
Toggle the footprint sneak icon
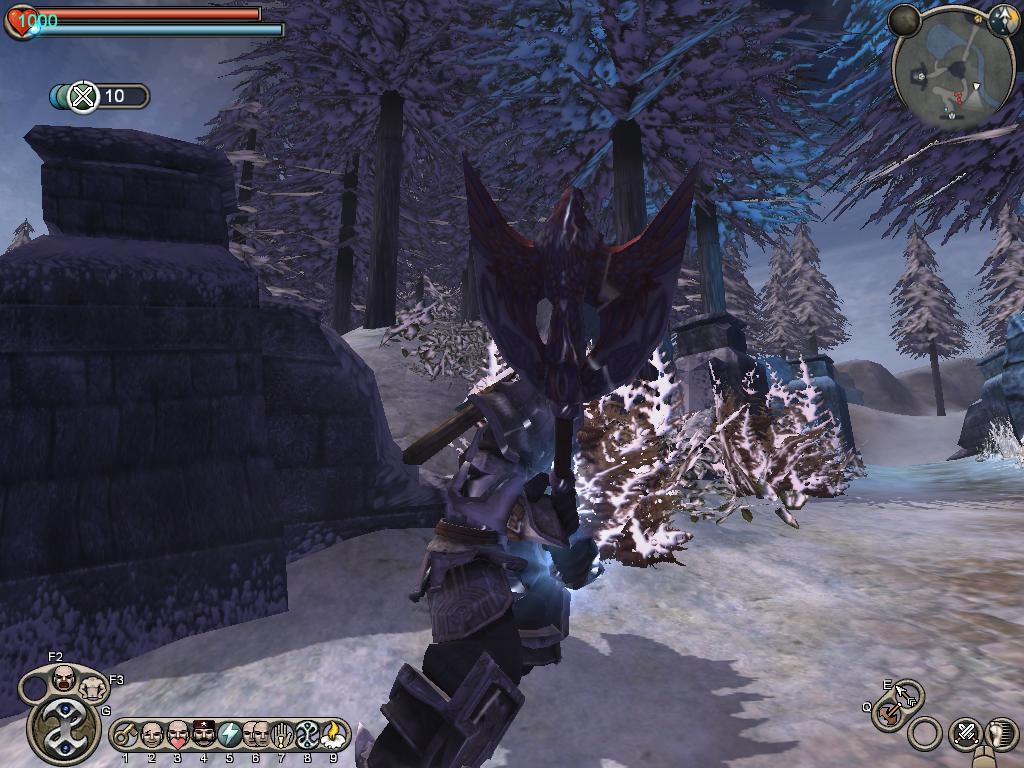coord(999,733)
